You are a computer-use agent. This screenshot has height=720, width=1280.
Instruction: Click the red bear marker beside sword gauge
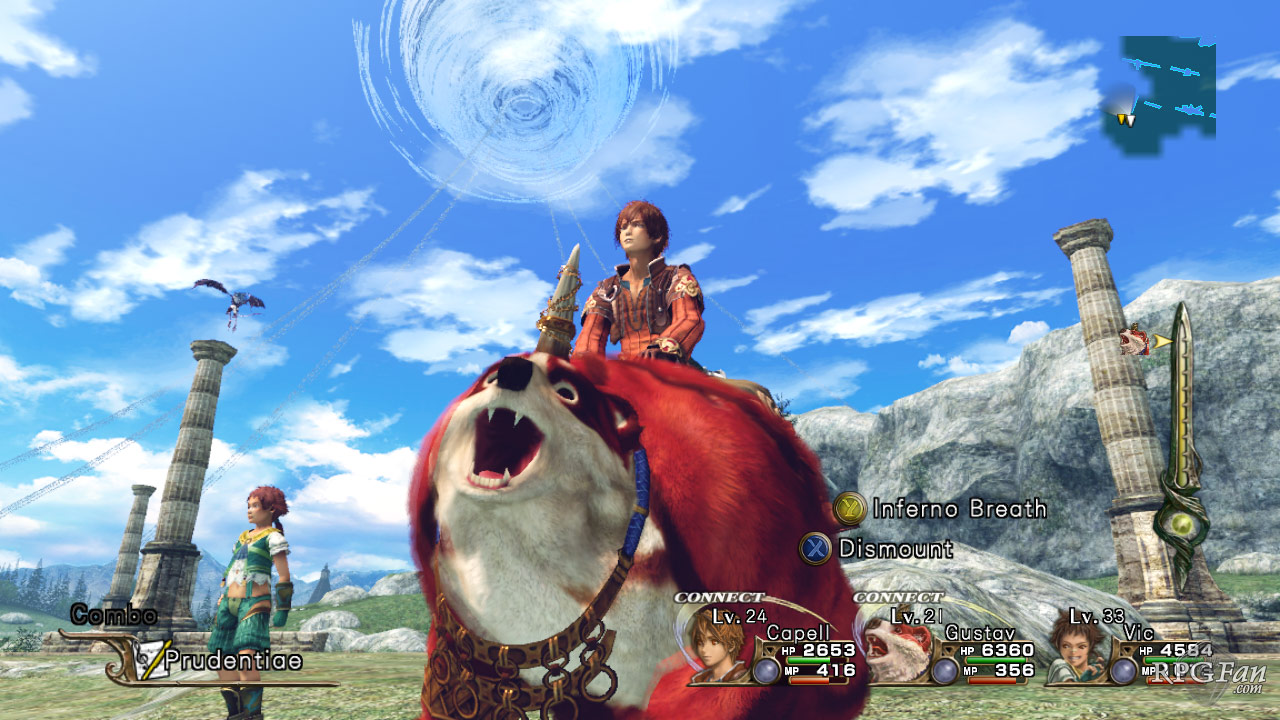coord(1135,341)
